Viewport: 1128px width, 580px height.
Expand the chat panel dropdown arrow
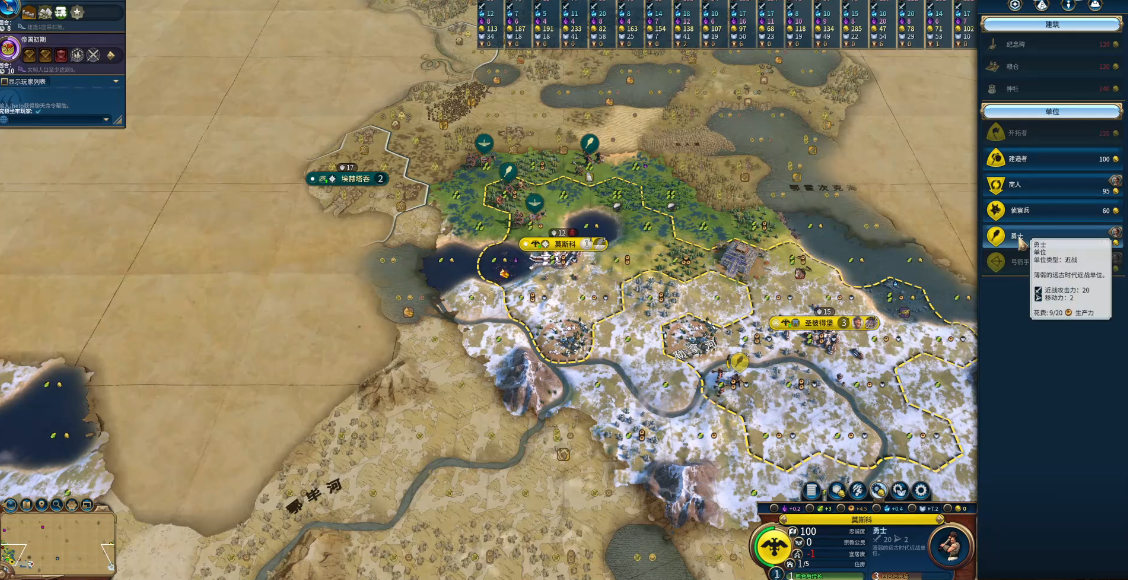tap(115, 82)
